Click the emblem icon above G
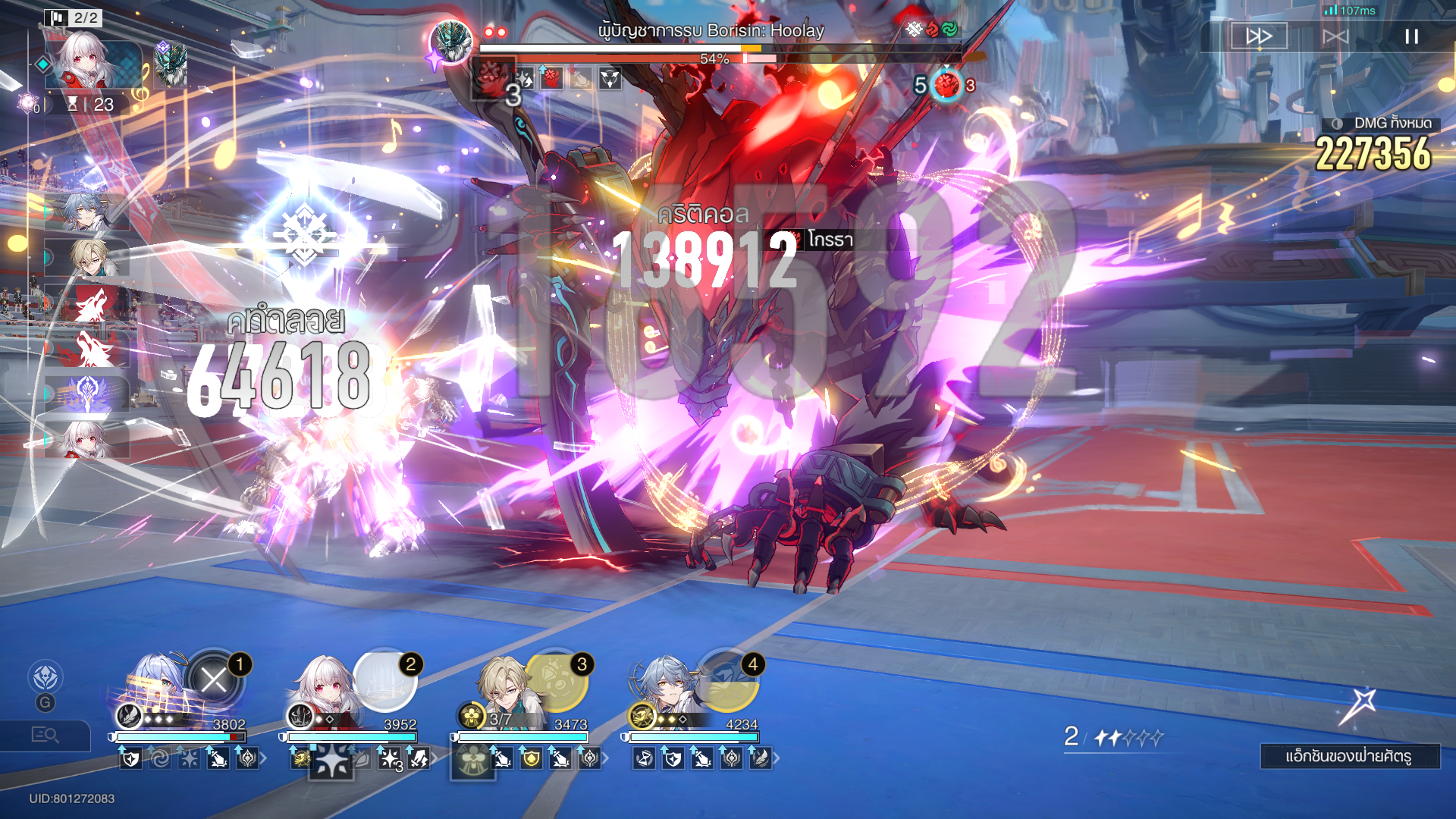 [x=45, y=677]
